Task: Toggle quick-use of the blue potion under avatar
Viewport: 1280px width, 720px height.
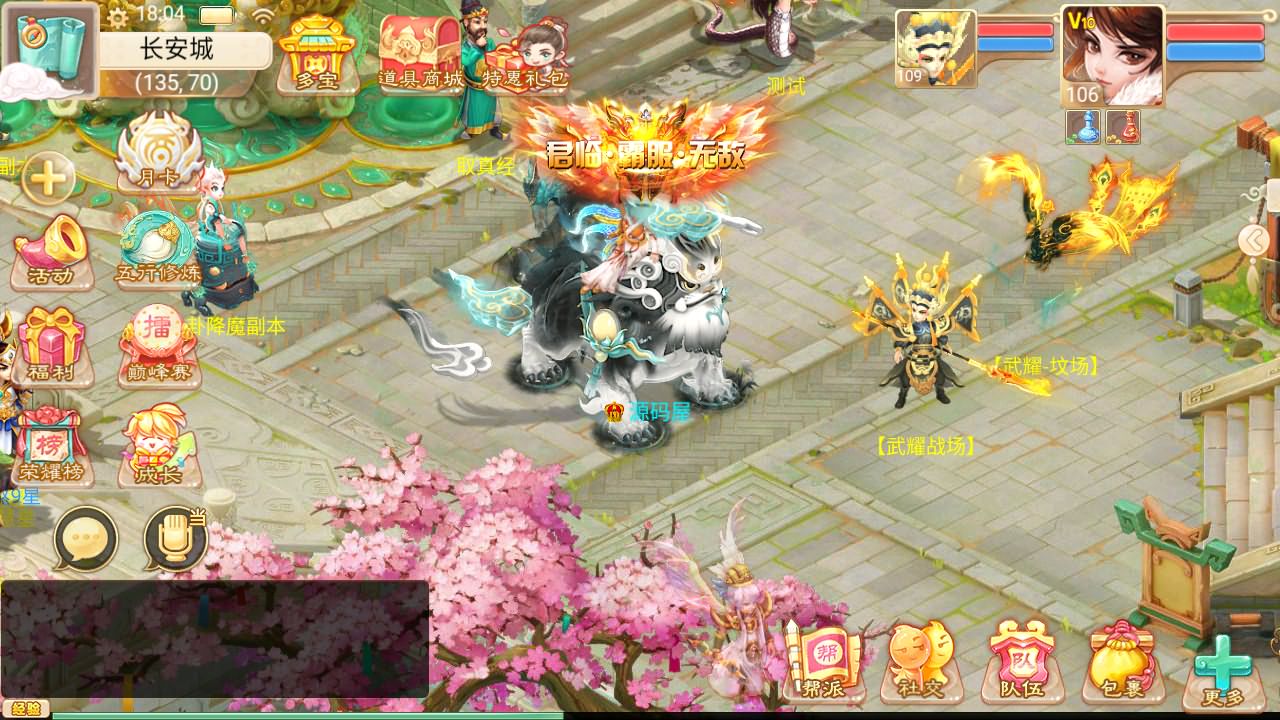Action: point(1082,128)
